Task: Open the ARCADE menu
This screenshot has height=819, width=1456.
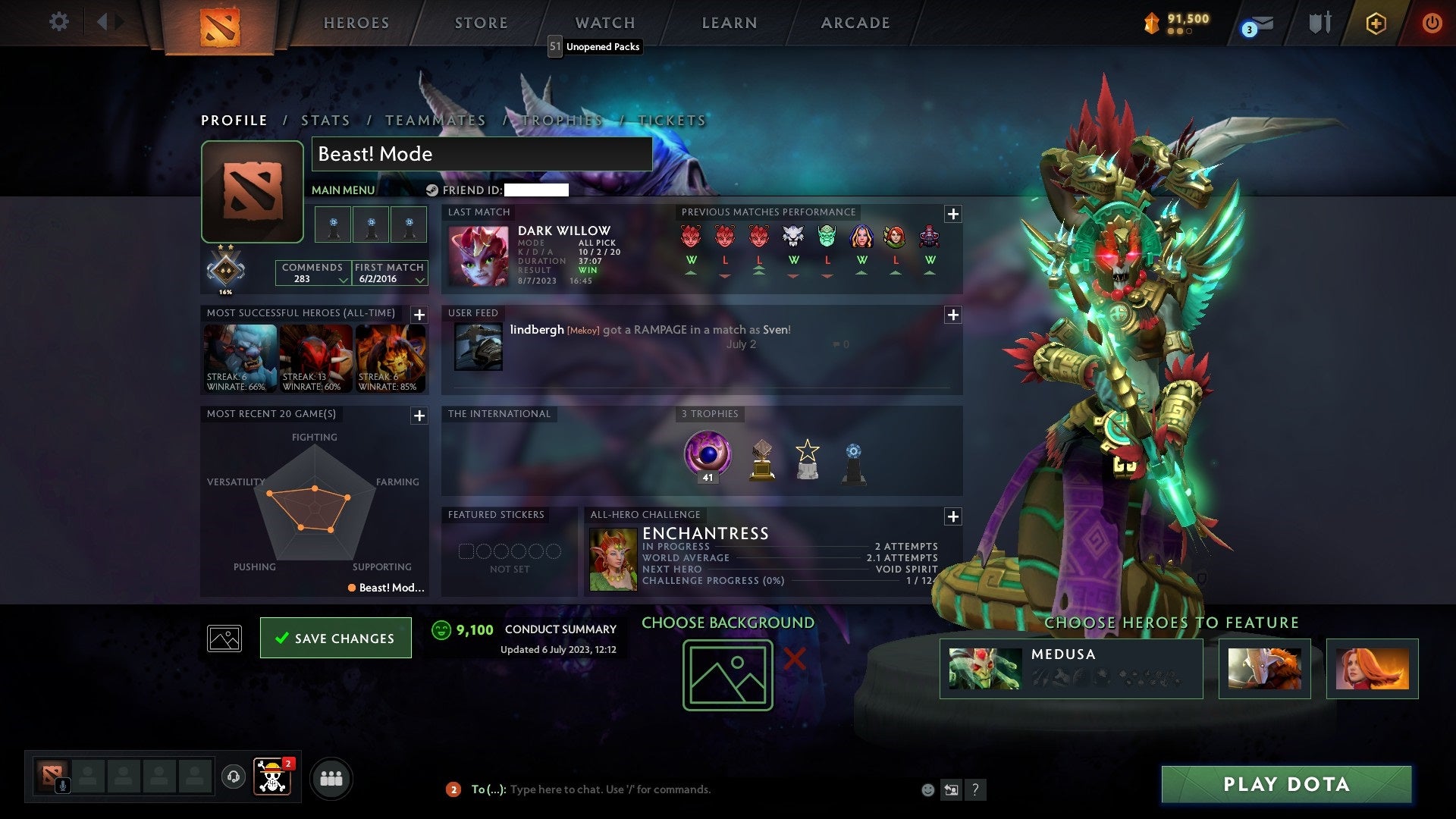Action: [x=855, y=23]
